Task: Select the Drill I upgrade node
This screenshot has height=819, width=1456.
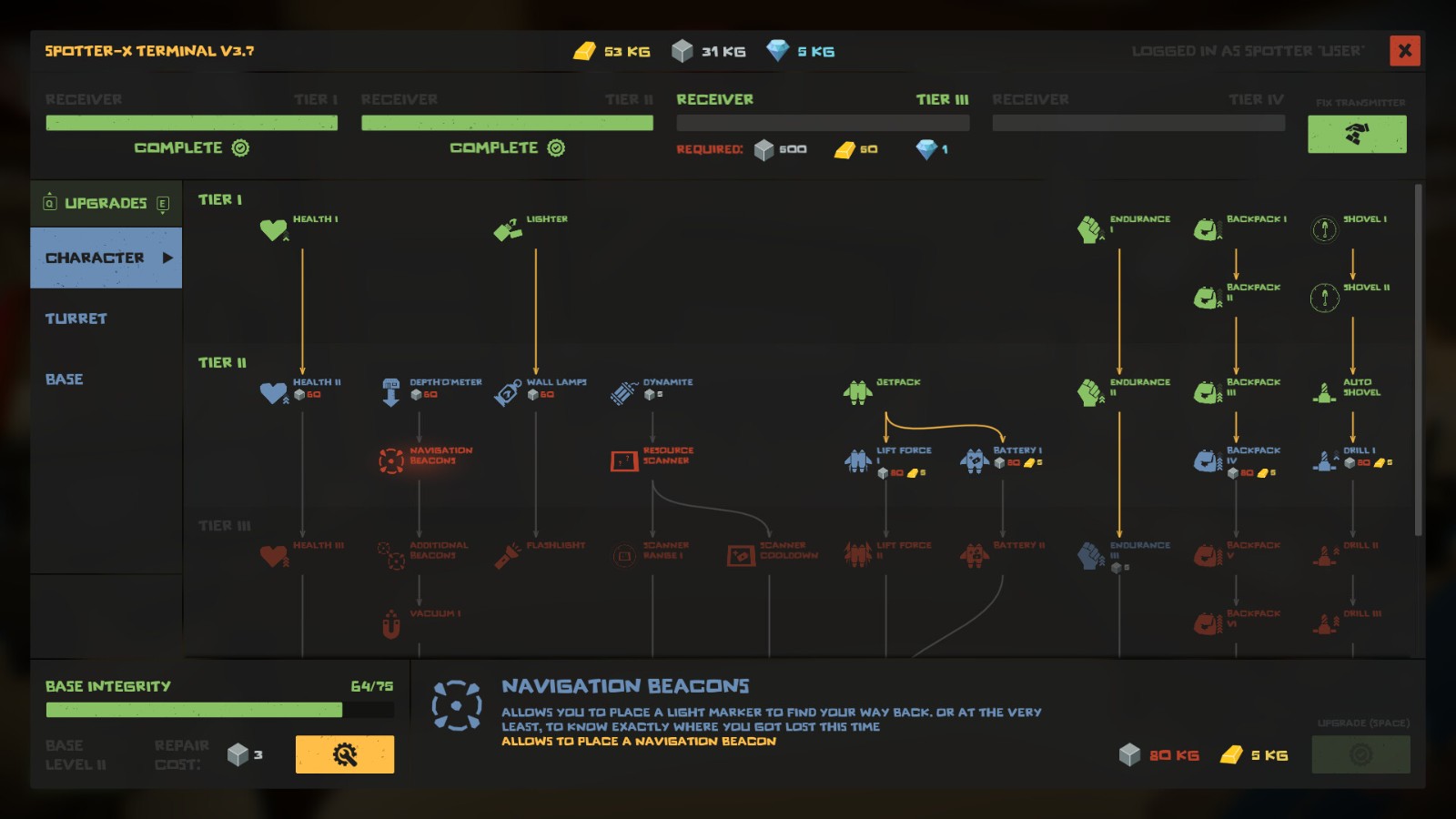Action: click(1324, 460)
